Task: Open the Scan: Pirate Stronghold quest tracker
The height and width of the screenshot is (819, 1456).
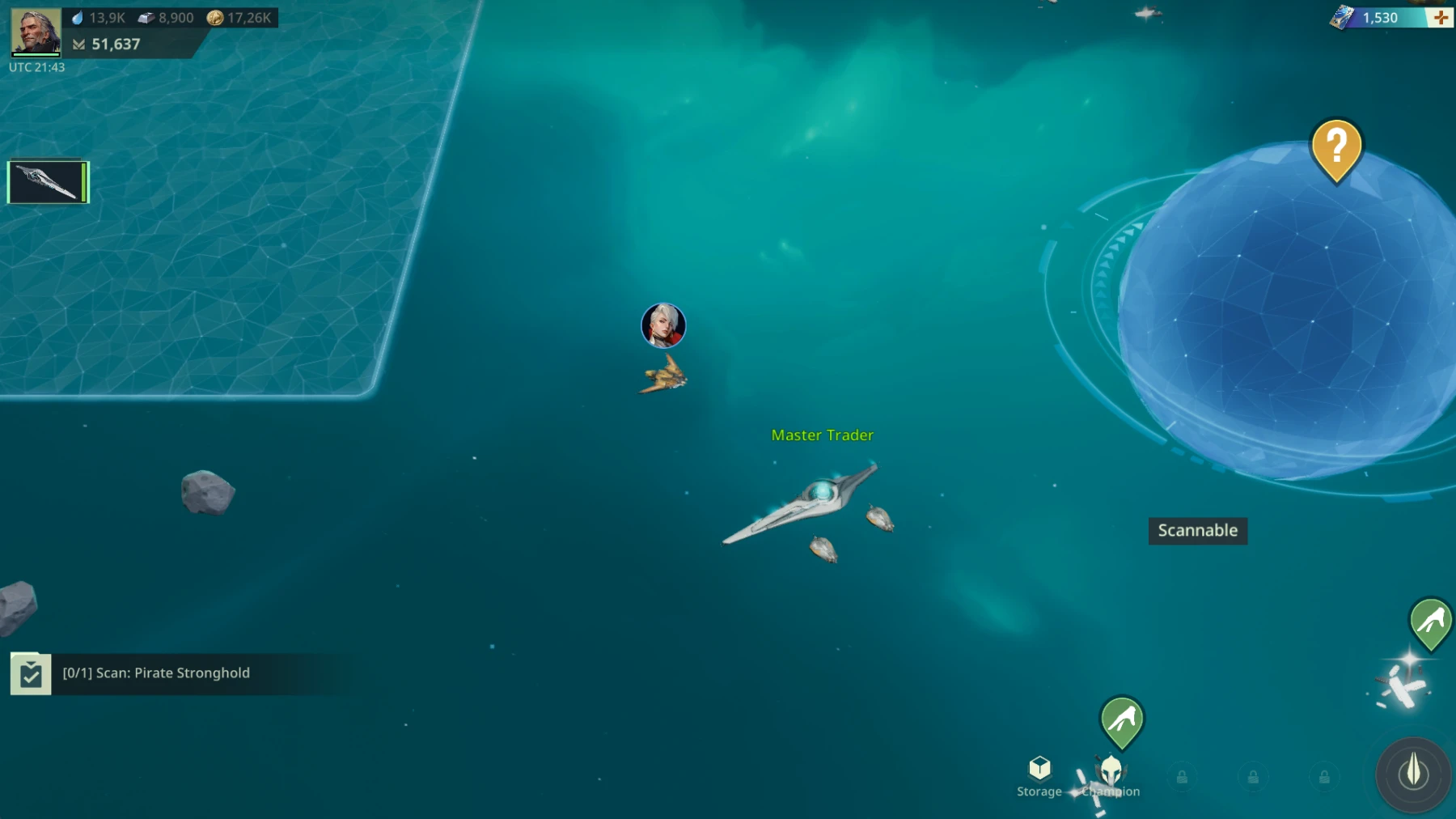Action: point(156,673)
